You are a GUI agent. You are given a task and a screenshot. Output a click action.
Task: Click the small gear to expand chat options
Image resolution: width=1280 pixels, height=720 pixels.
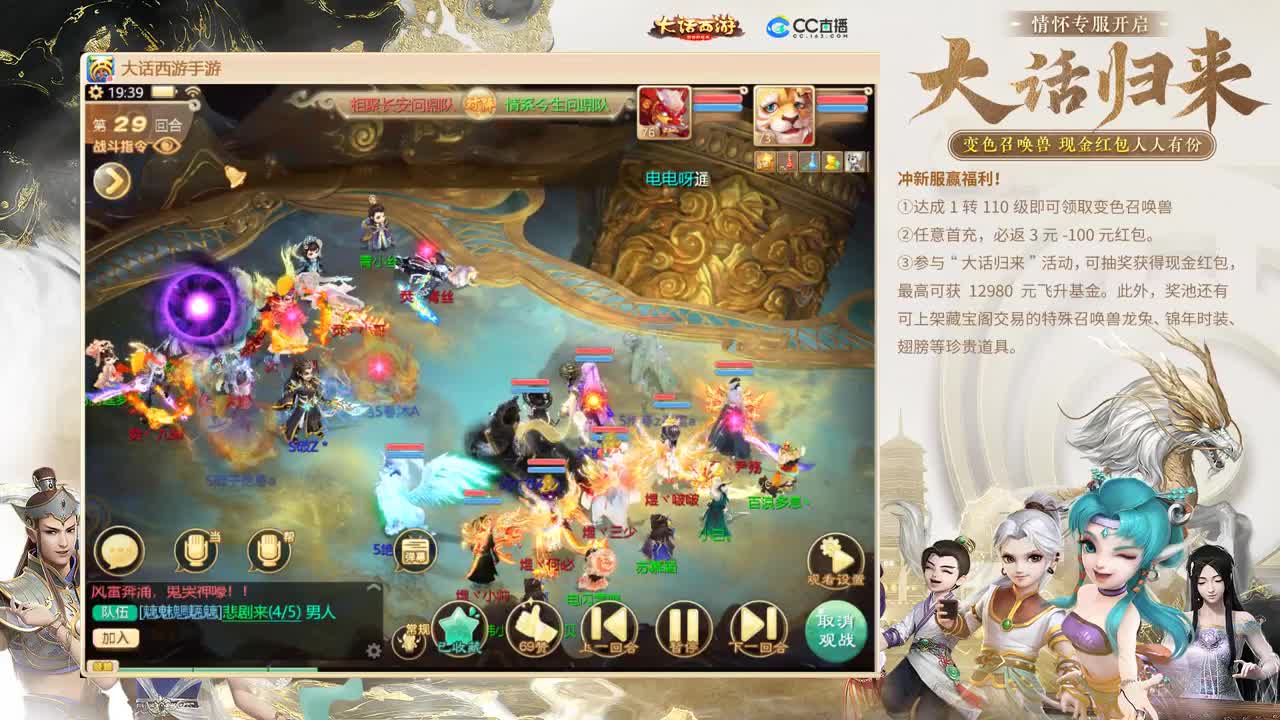pos(373,648)
